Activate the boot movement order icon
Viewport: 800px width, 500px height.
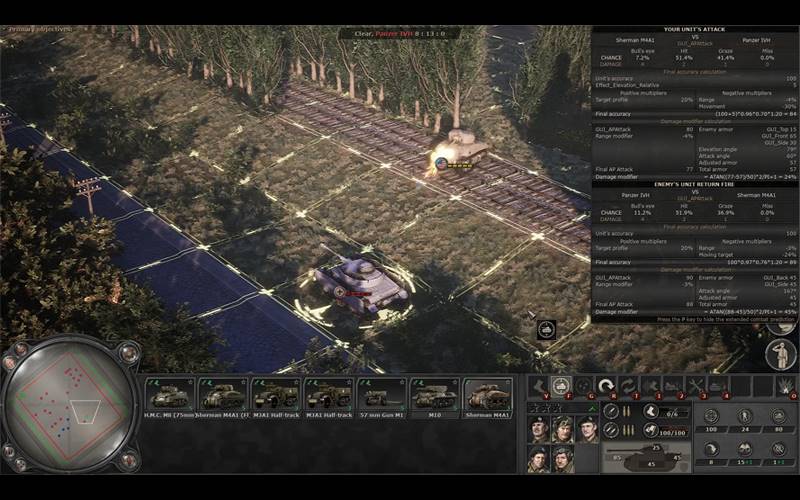pyautogui.click(x=539, y=385)
